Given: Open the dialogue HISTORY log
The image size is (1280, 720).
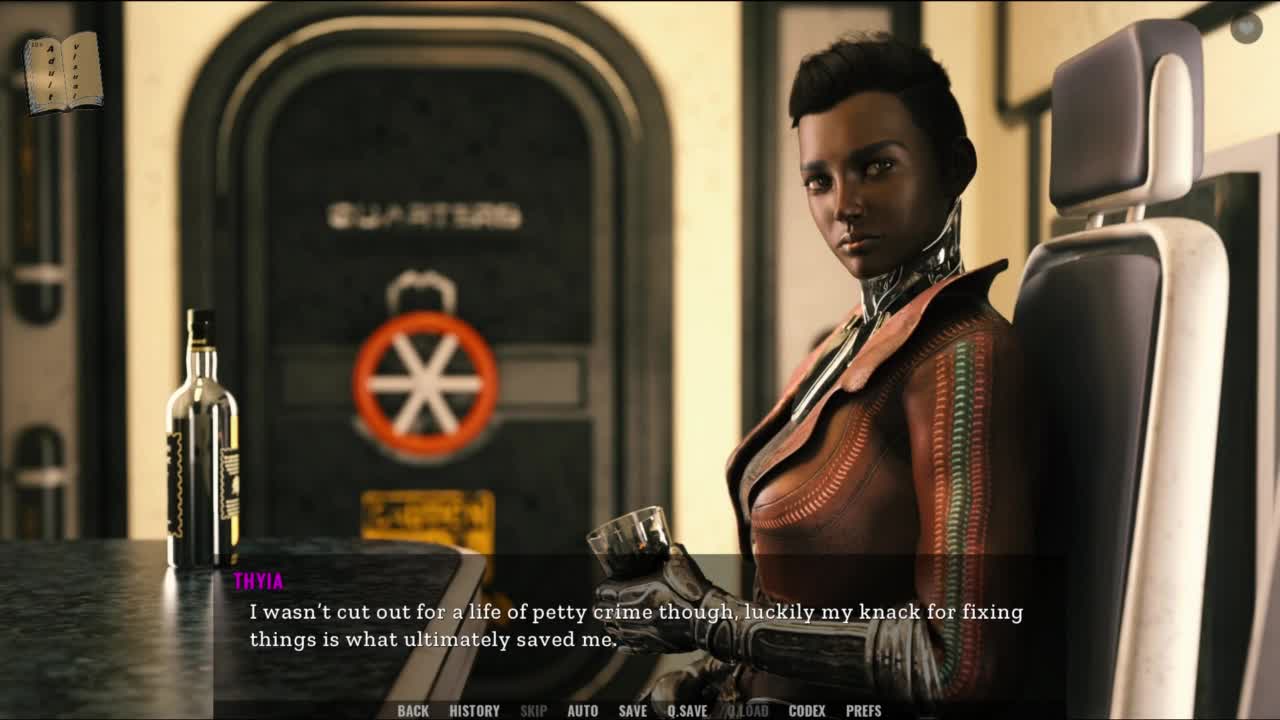Looking at the screenshot, I should 474,711.
